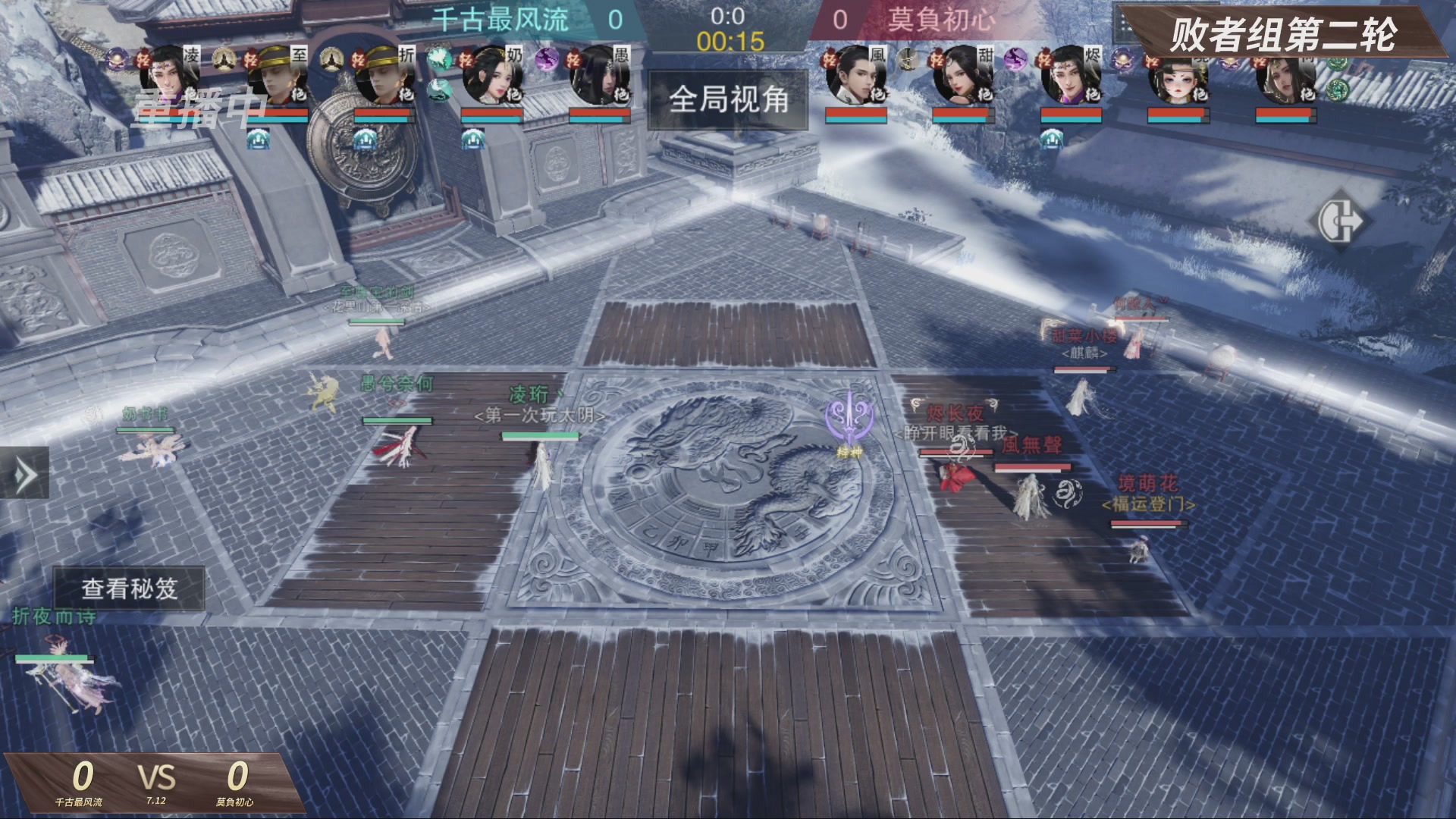Screen dimensions: 1456x819
Task: Click the dark purple orb icon left of 凌's portrait
Action: click(x=115, y=59)
